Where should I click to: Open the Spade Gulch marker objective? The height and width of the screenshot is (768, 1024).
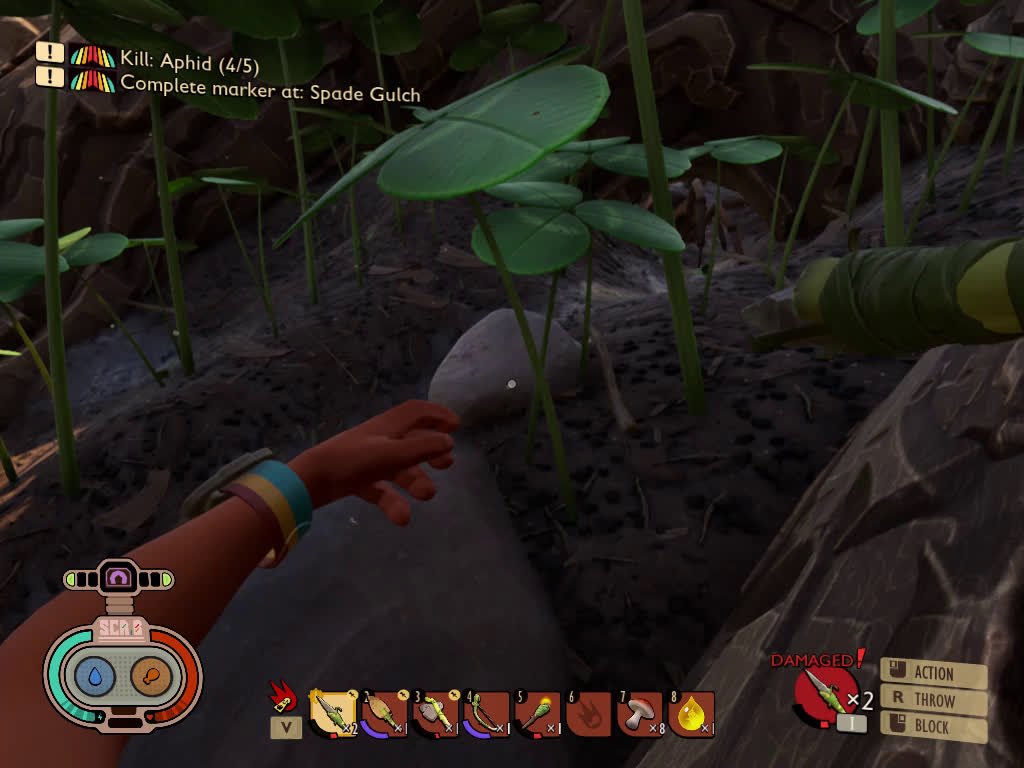[x=269, y=88]
